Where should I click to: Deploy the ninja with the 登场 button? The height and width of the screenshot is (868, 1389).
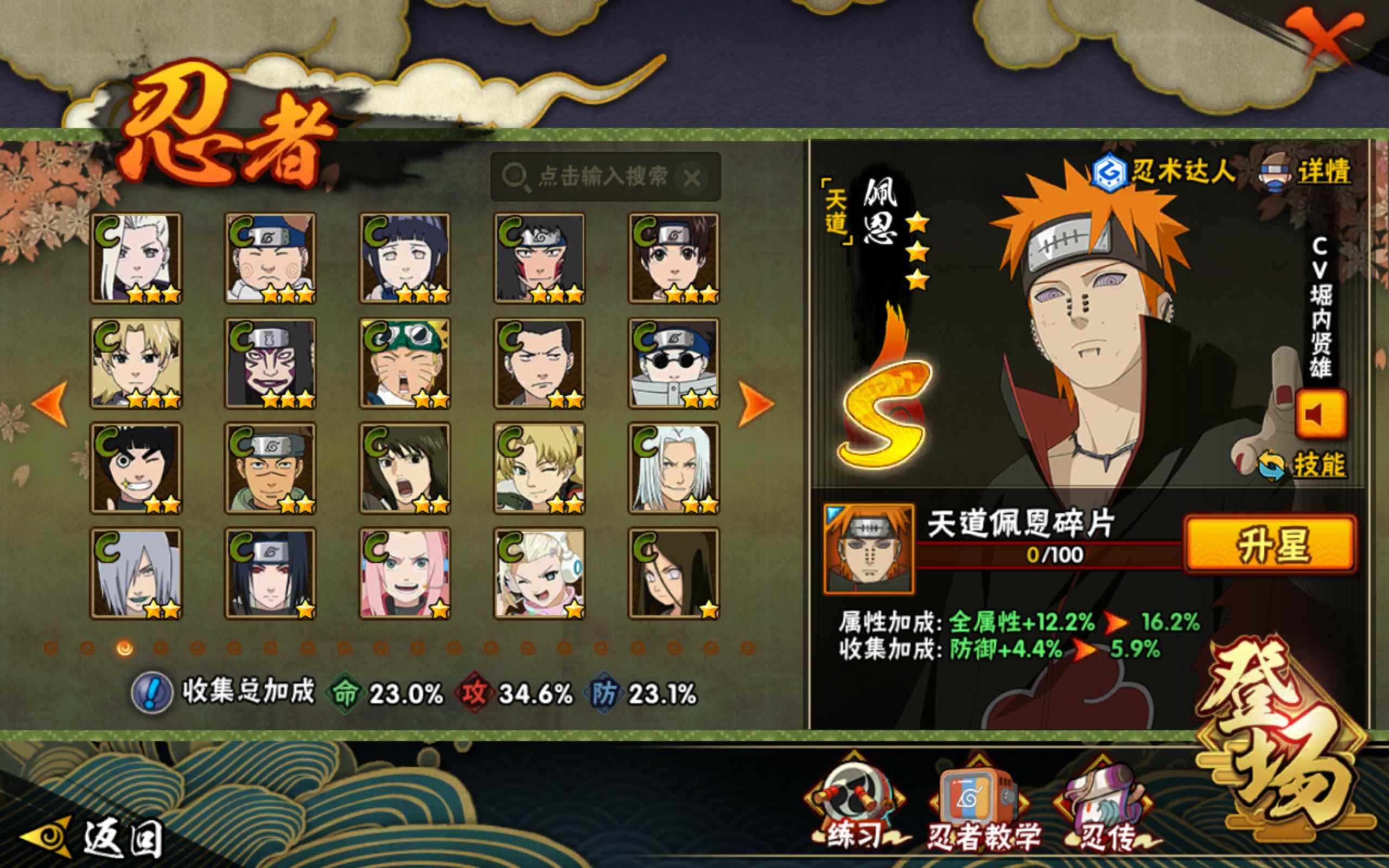(1286, 735)
